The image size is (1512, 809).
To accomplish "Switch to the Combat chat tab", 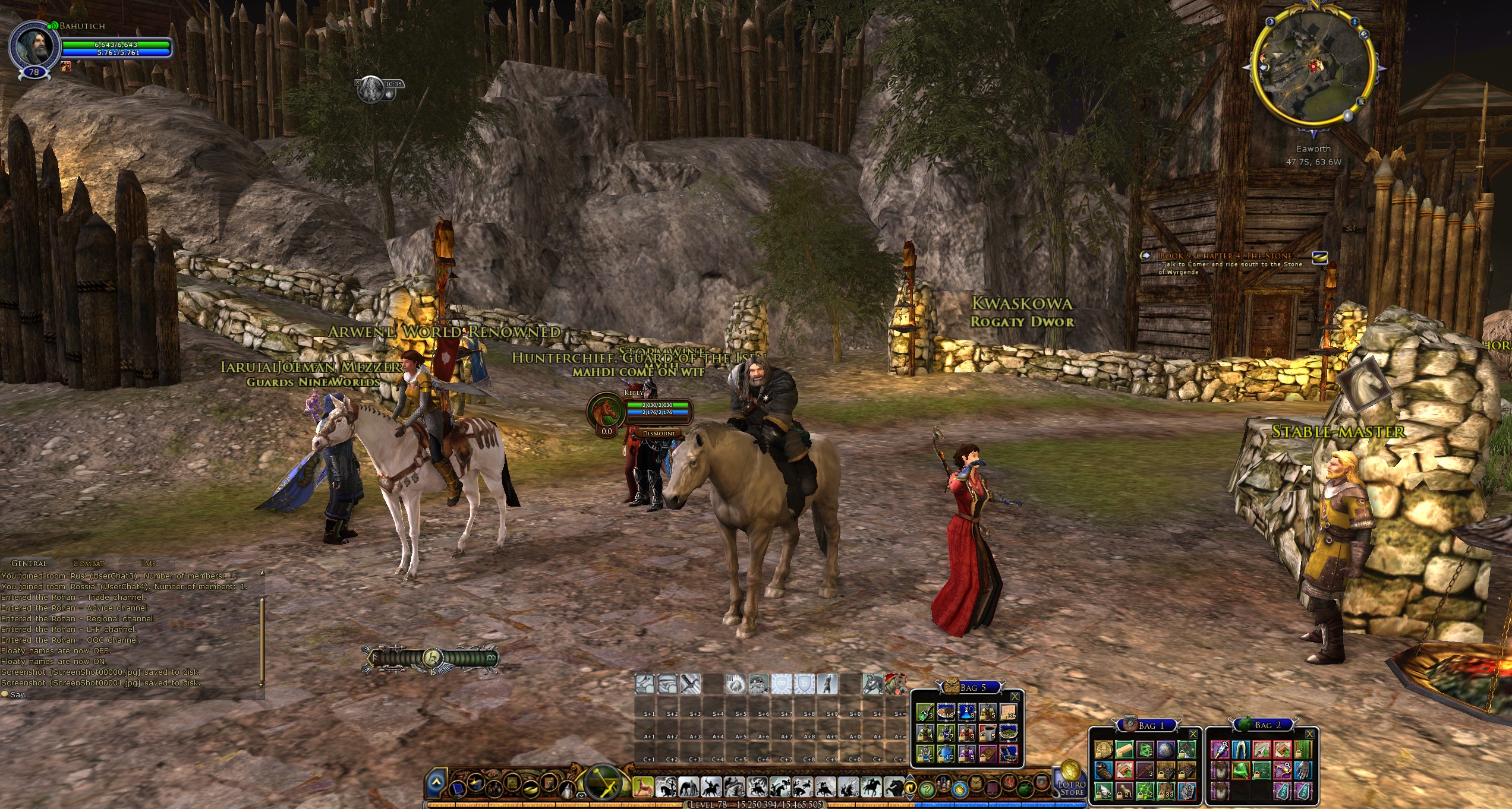I will pos(88,563).
